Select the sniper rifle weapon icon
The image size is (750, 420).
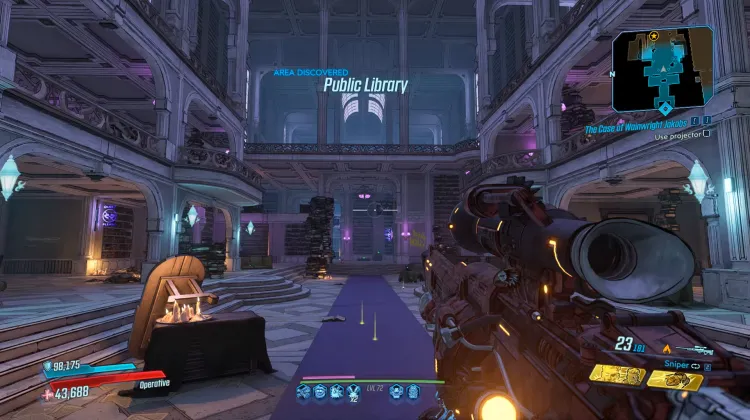pyautogui.click(x=696, y=350)
